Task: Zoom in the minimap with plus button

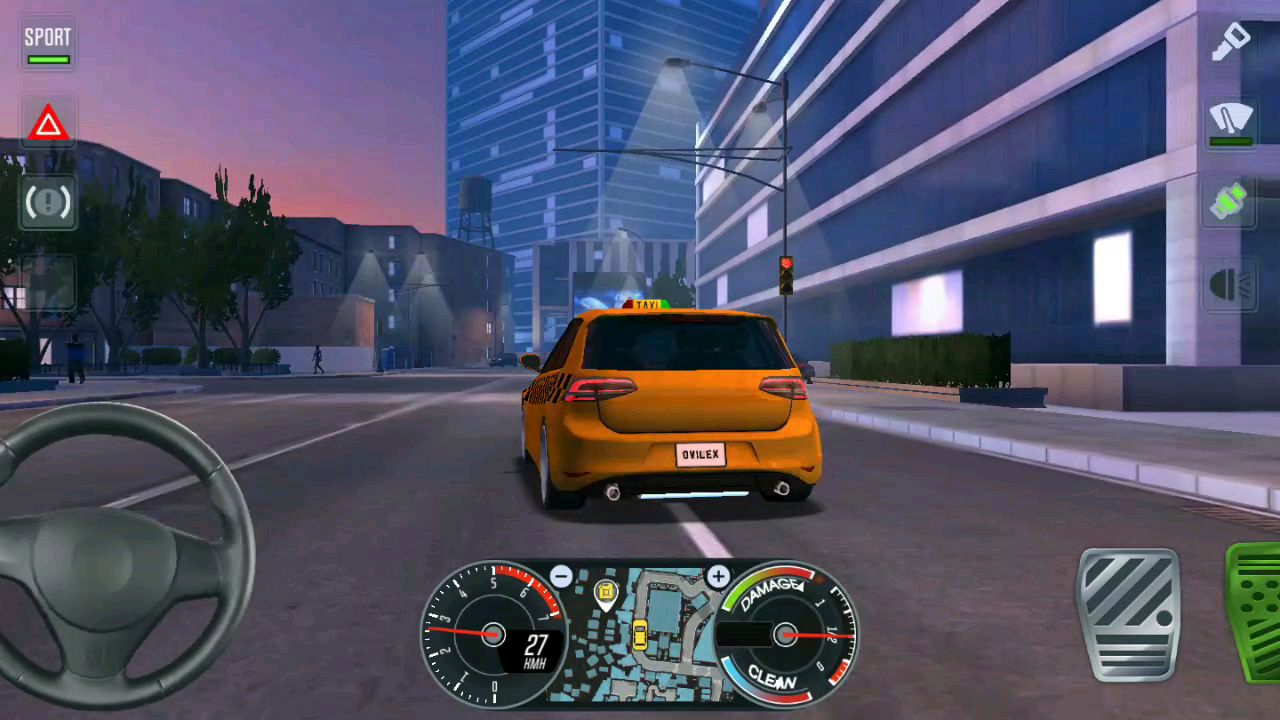Action: [718, 577]
